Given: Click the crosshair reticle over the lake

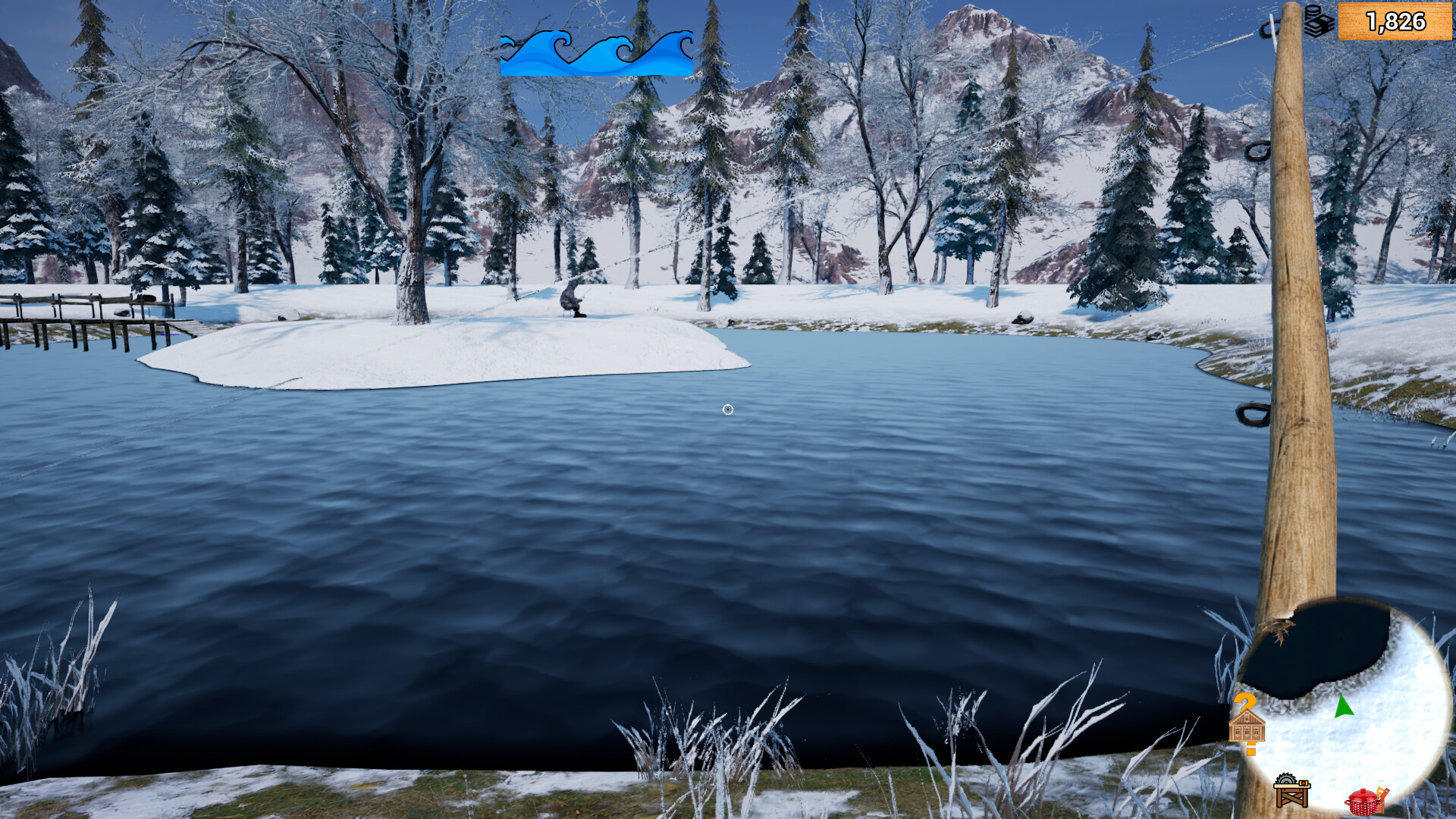Looking at the screenshot, I should click(x=728, y=409).
